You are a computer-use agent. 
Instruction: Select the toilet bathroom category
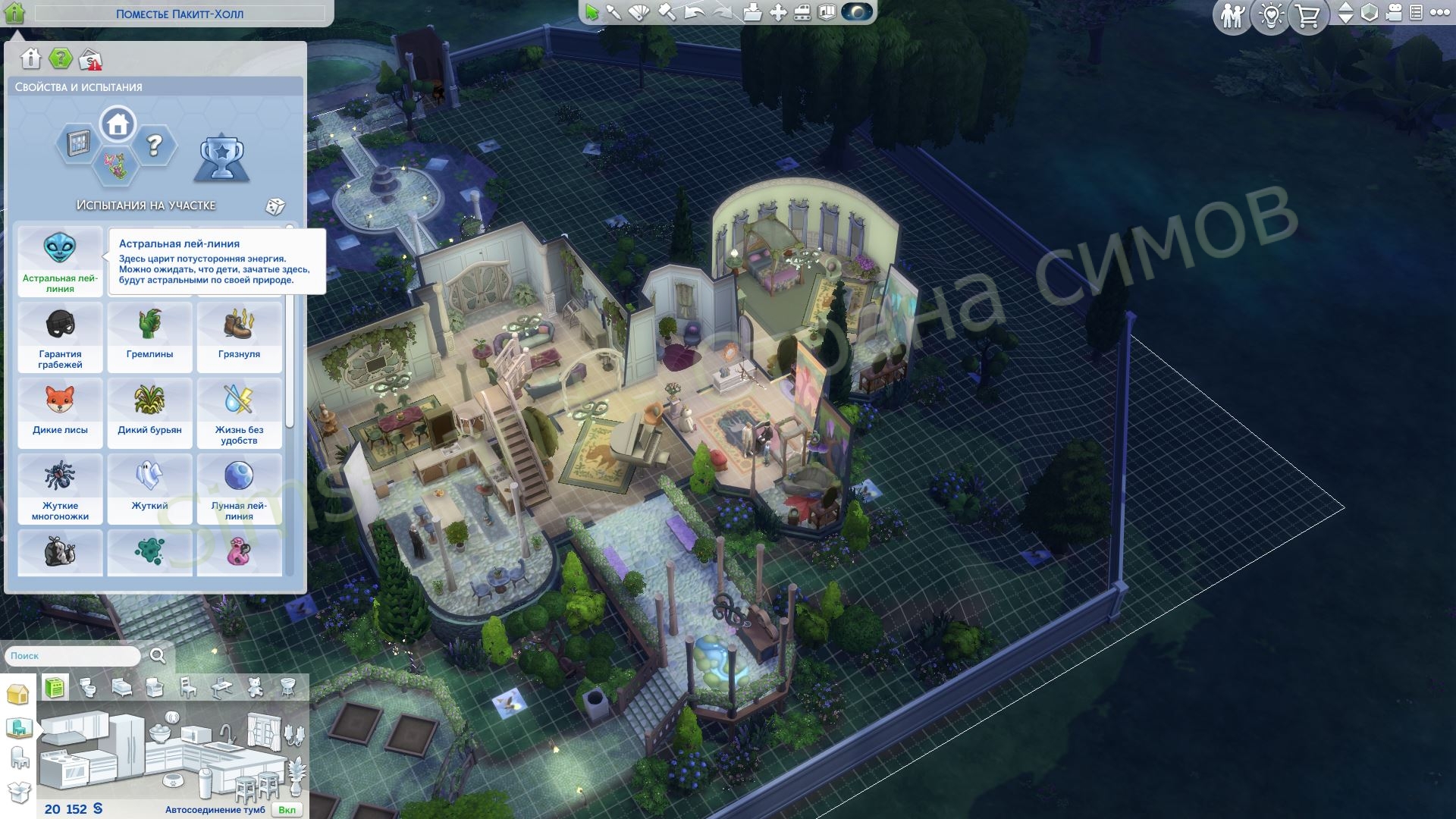[x=89, y=688]
